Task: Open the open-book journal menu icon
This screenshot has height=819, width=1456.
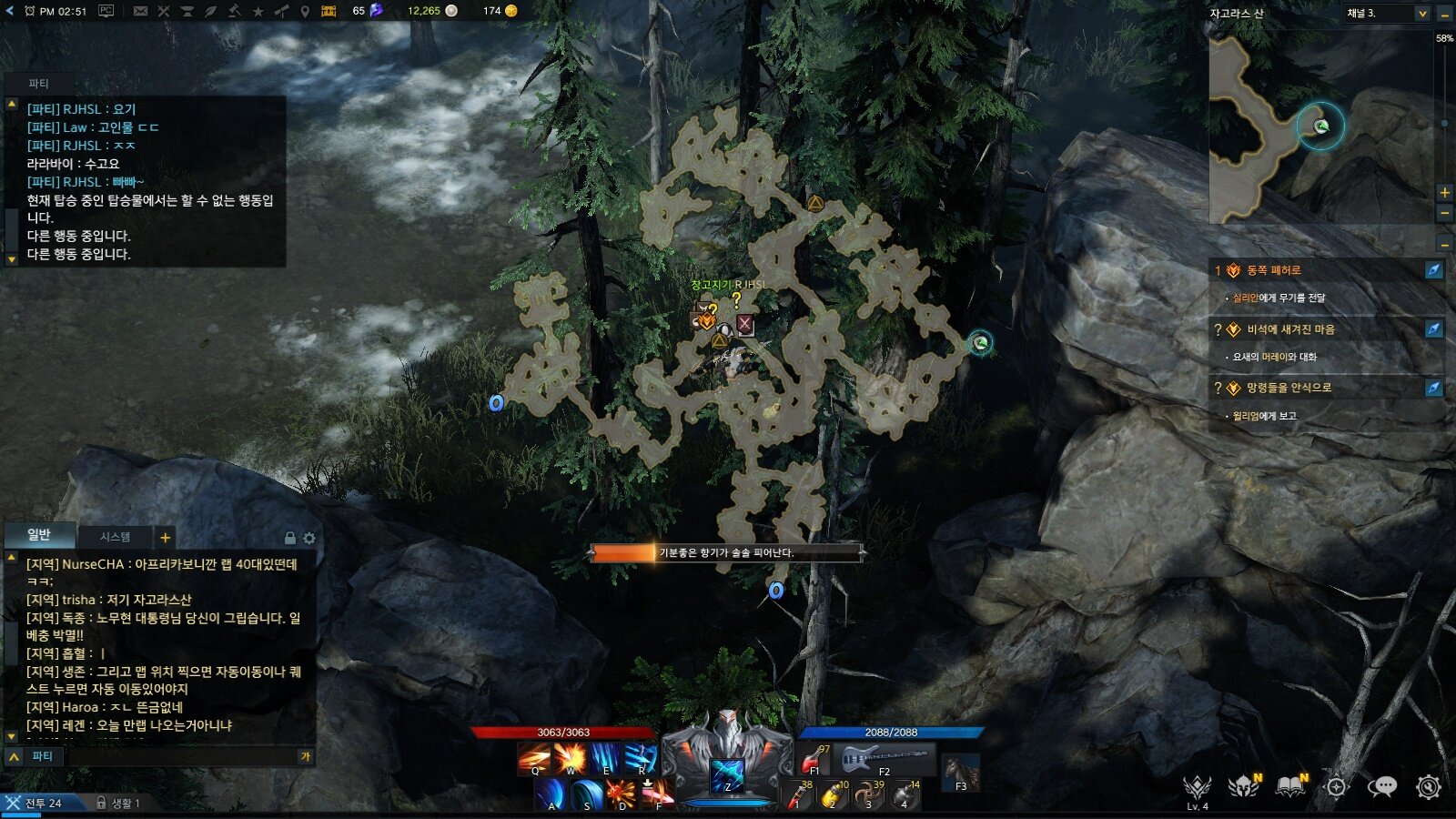Action: tap(1290, 786)
